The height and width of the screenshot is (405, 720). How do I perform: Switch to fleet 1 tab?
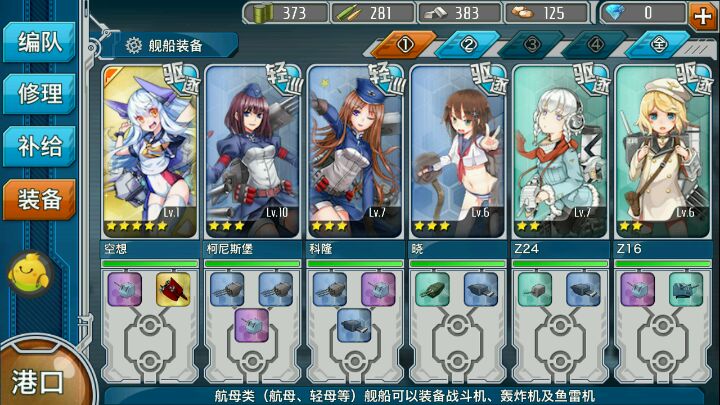[406, 46]
